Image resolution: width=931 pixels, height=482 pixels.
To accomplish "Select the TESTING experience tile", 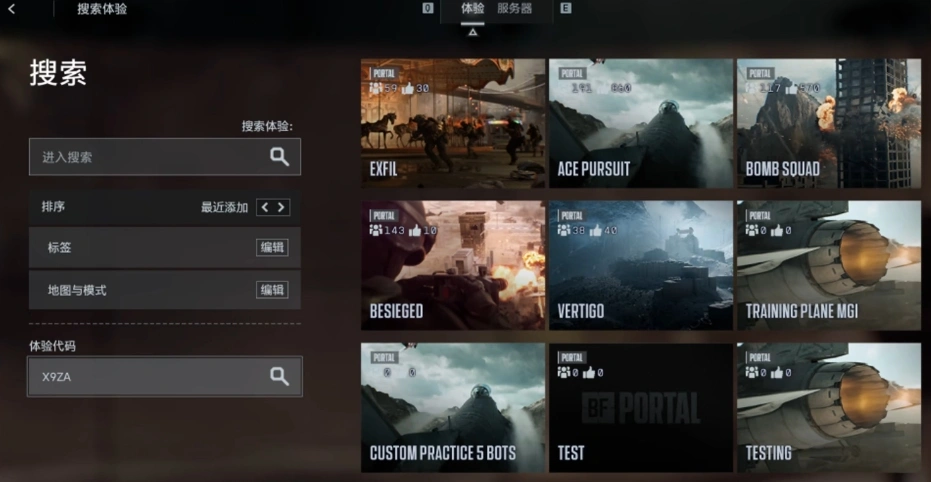I will coord(828,407).
